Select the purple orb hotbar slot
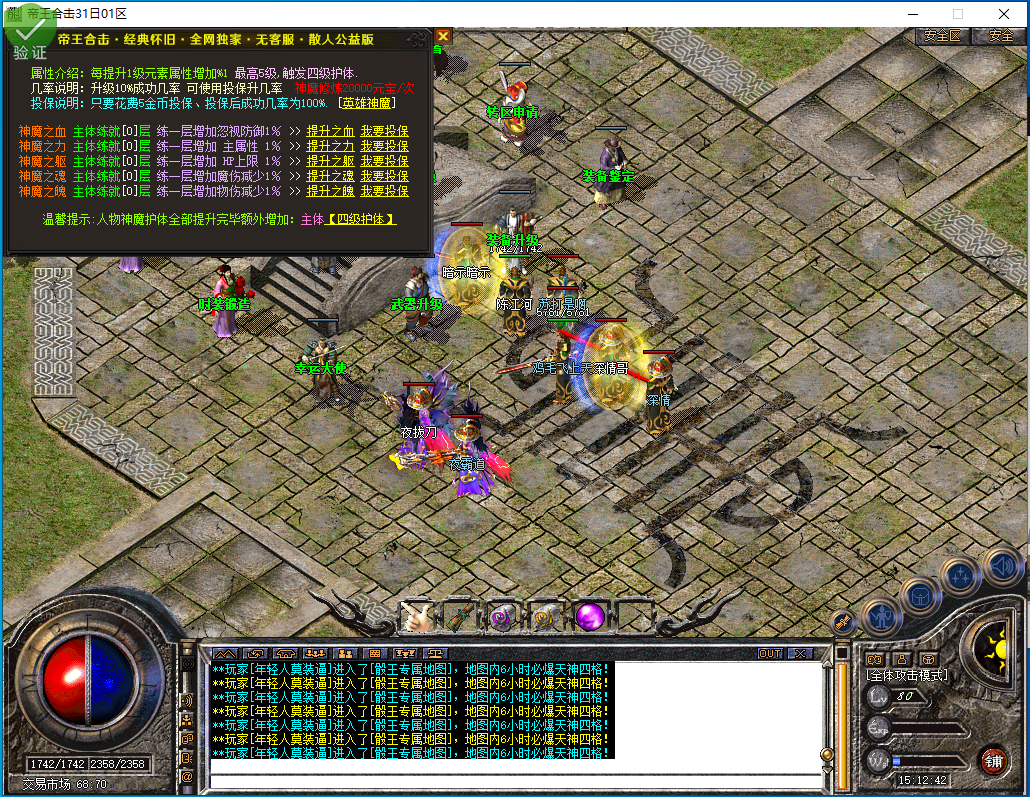Screen dimensions: 1030x797 pyautogui.click(x=589, y=616)
